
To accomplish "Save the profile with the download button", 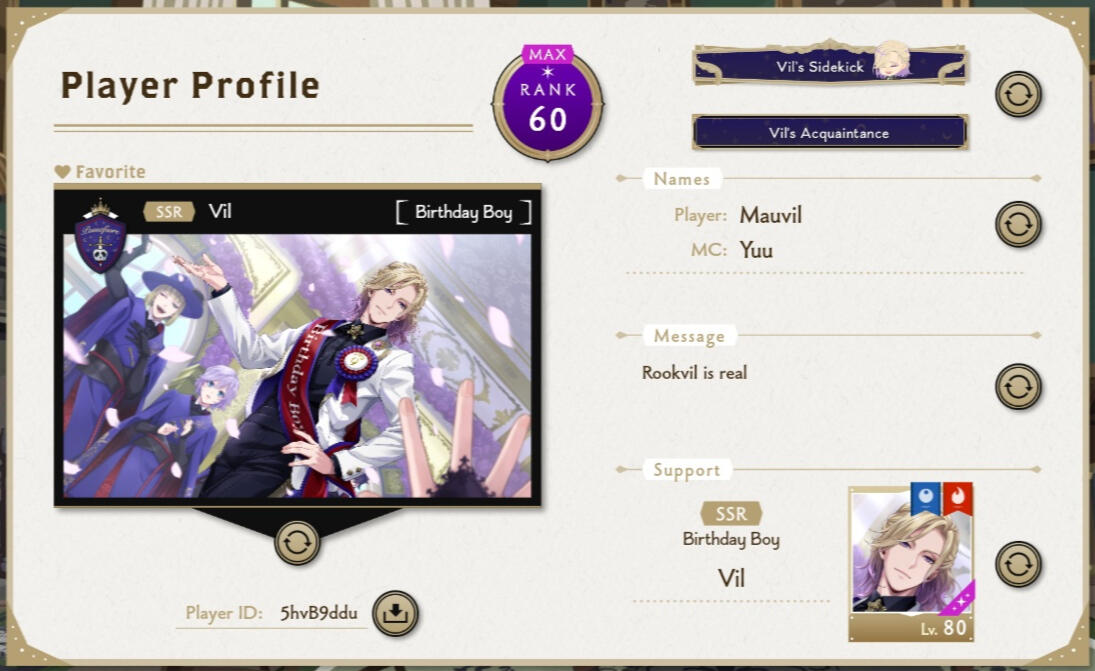I will coord(395,614).
